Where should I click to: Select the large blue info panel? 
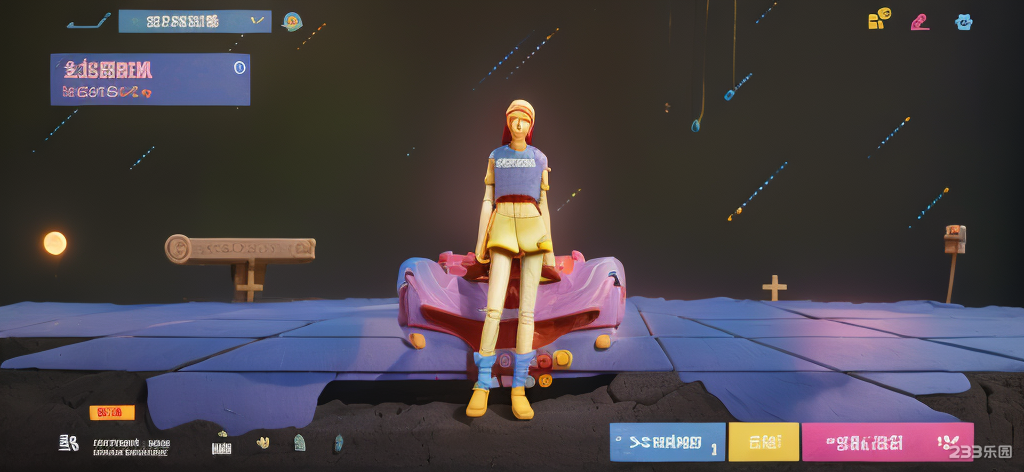(150, 80)
